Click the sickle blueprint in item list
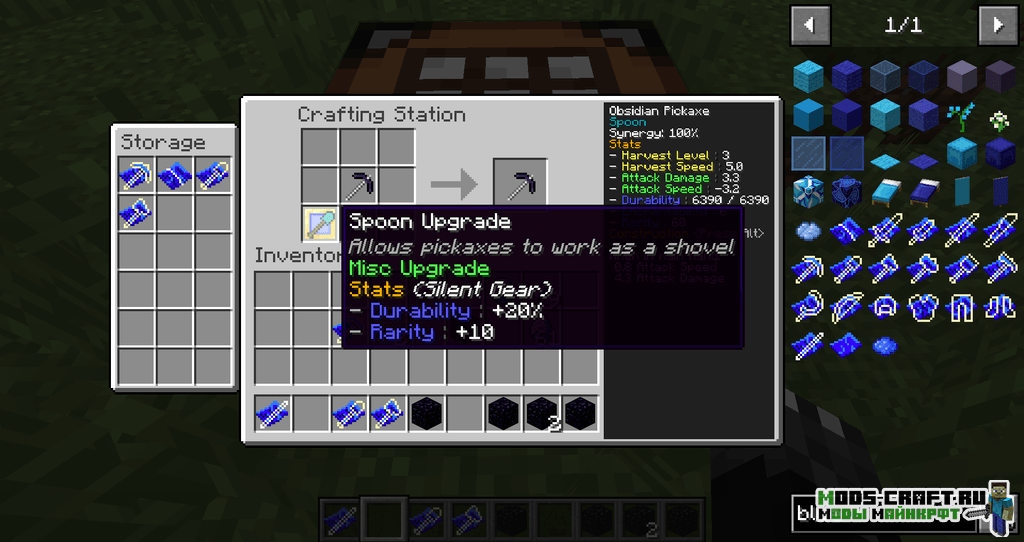The height and width of the screenshot is (542, 1024). [x=808, y=307]
